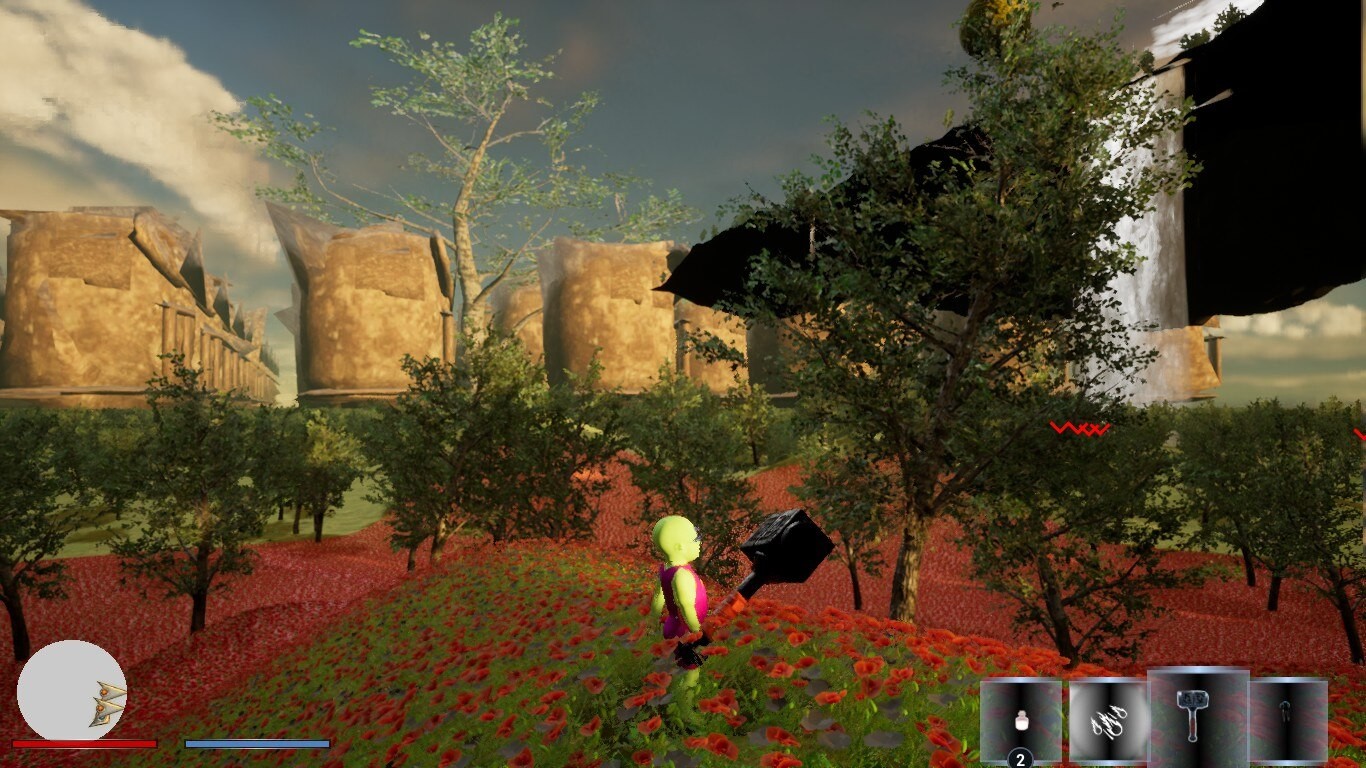Click the blue mana bar

click(x=255, y=744)
